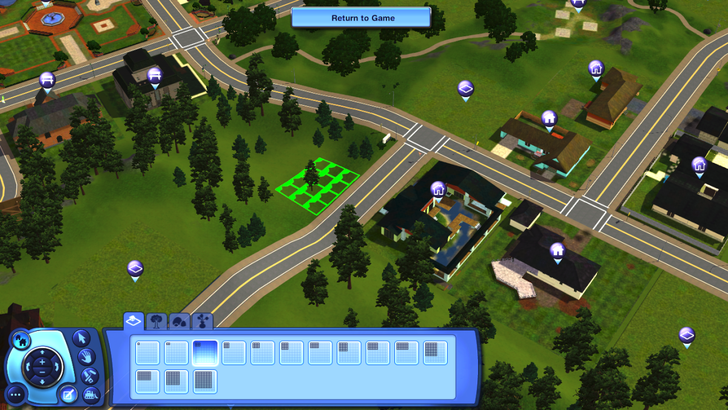The width and height of the screenshot is (728, 410).
Task: Click the Return to Game button
Action: [361, 17]
